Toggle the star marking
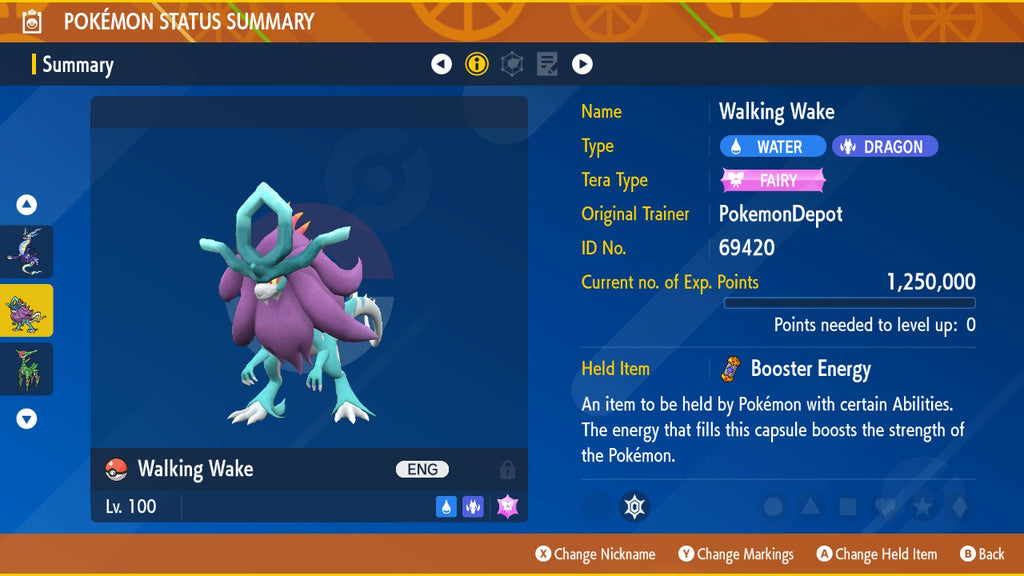This screenshot has height=576, width=1024. (921, 507)
